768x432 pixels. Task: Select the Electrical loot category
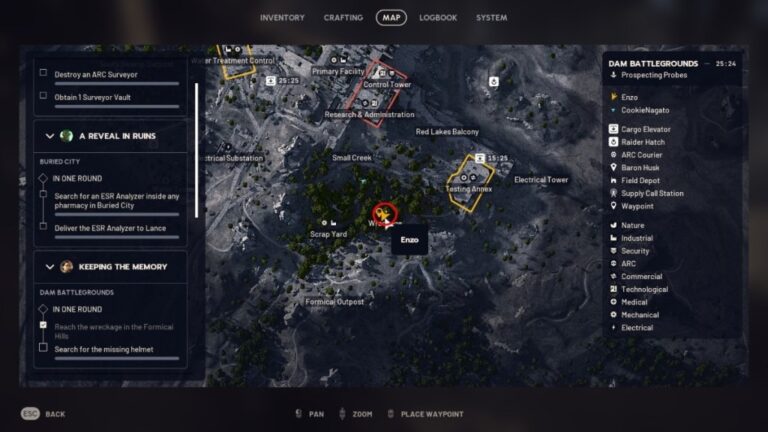(x=636, y=328)
